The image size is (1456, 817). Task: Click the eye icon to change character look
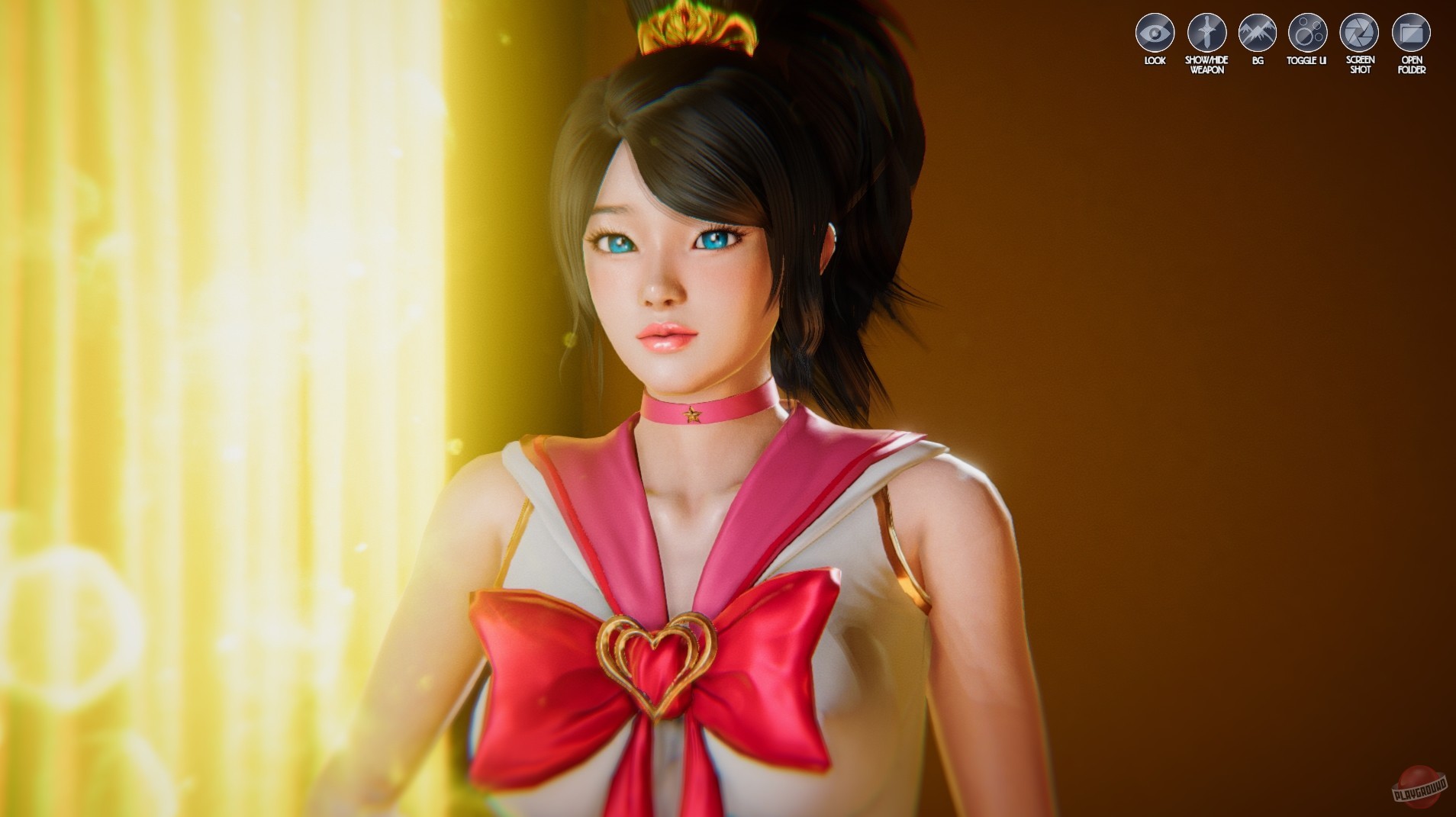click(1155, 33)
